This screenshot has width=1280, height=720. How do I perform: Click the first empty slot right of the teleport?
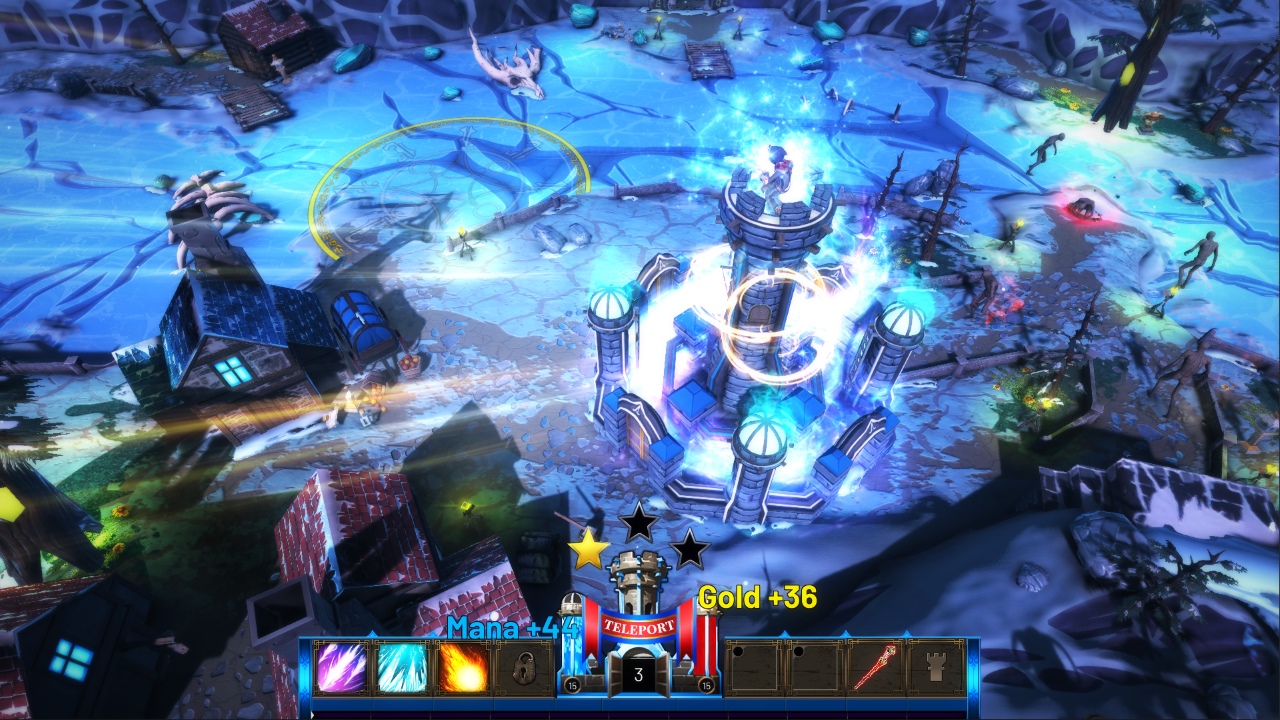point(754,669)
